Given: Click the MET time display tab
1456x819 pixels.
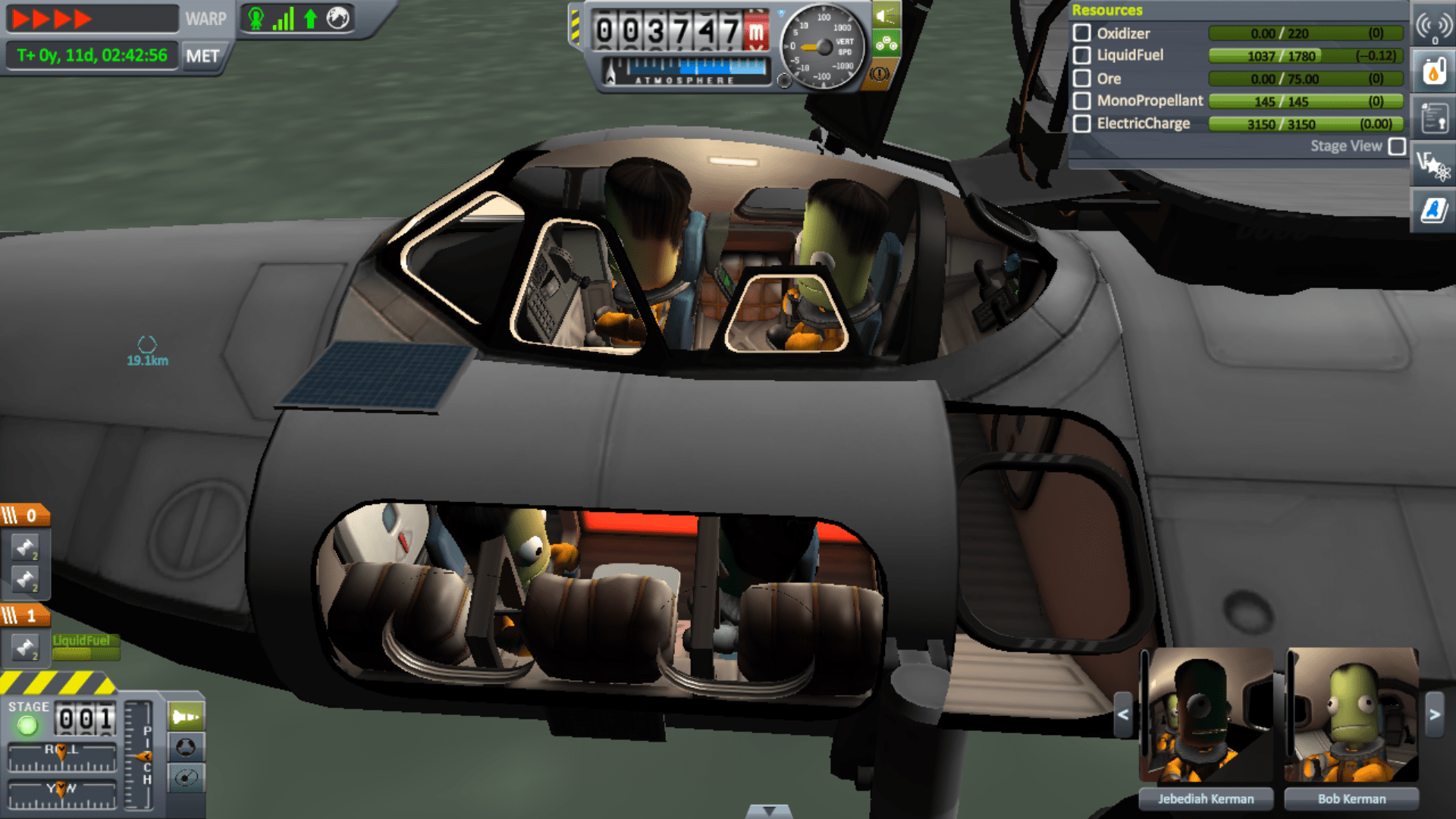Looking at the screenshot, I should [203, 55].
